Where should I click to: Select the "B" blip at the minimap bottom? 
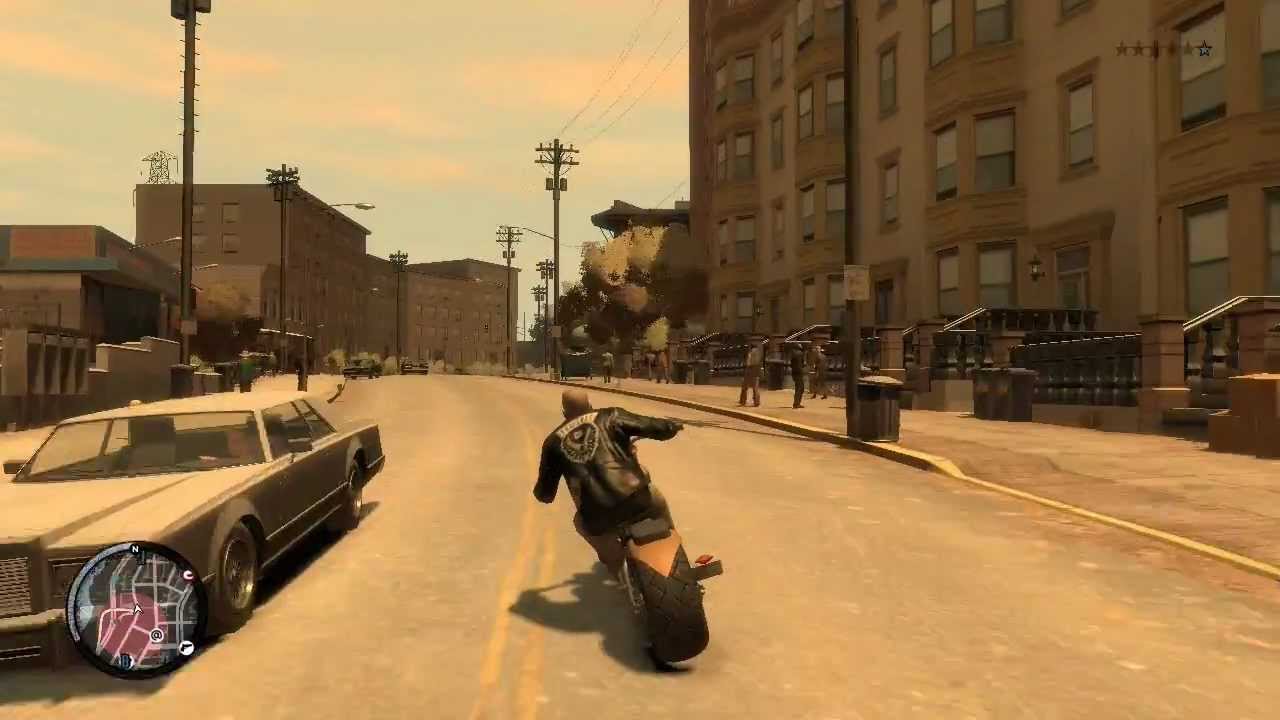click(125, 660)
